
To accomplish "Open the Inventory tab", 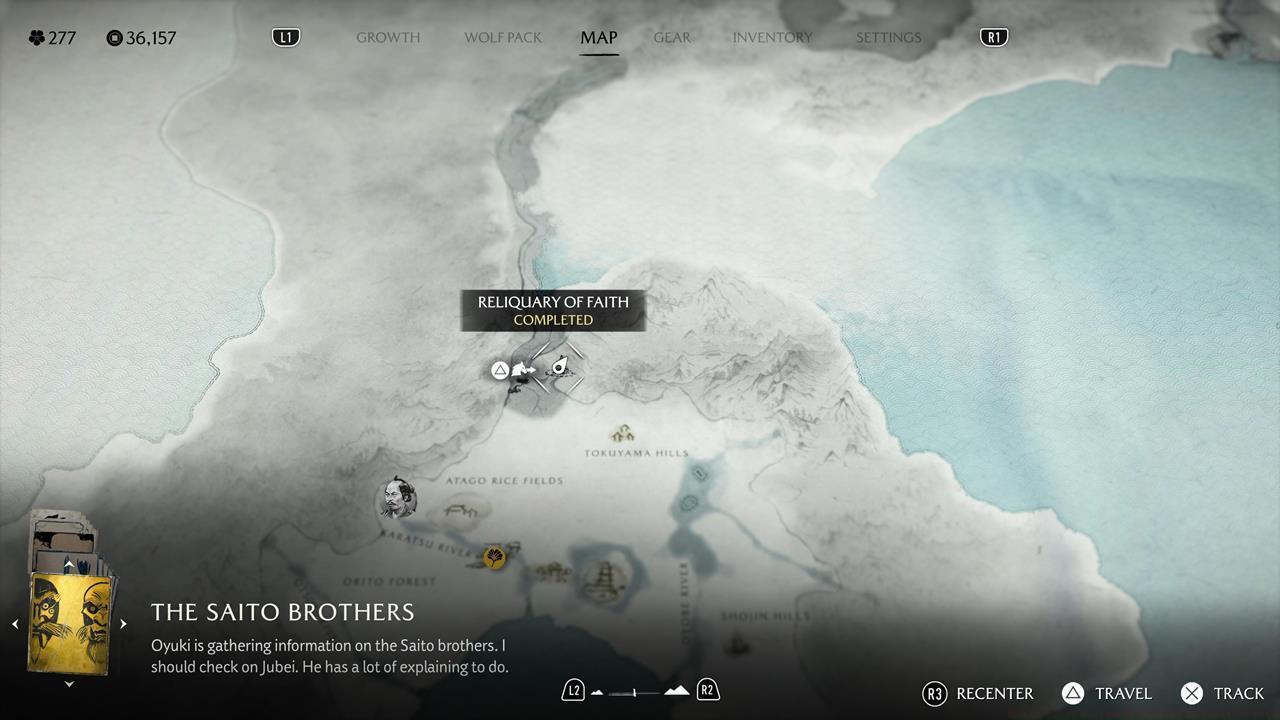I will pyautogui.click(x=772, y=38).
